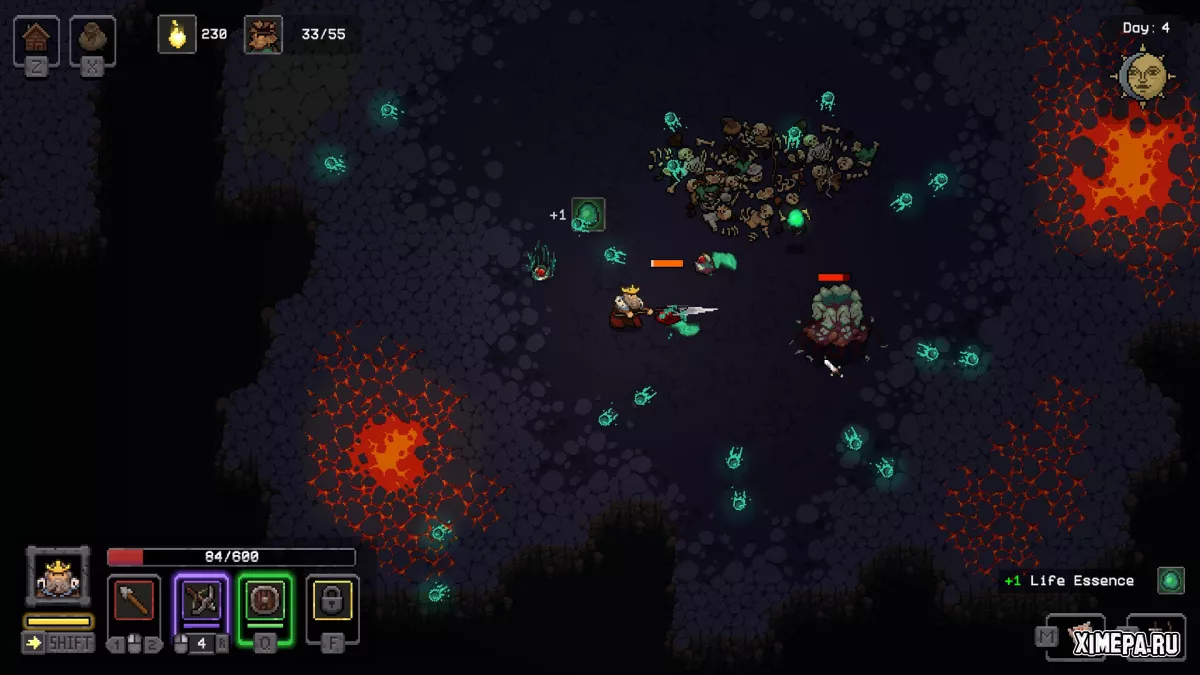Select the king character portrait
The image size is (1200, 675).
coord(58,577)
